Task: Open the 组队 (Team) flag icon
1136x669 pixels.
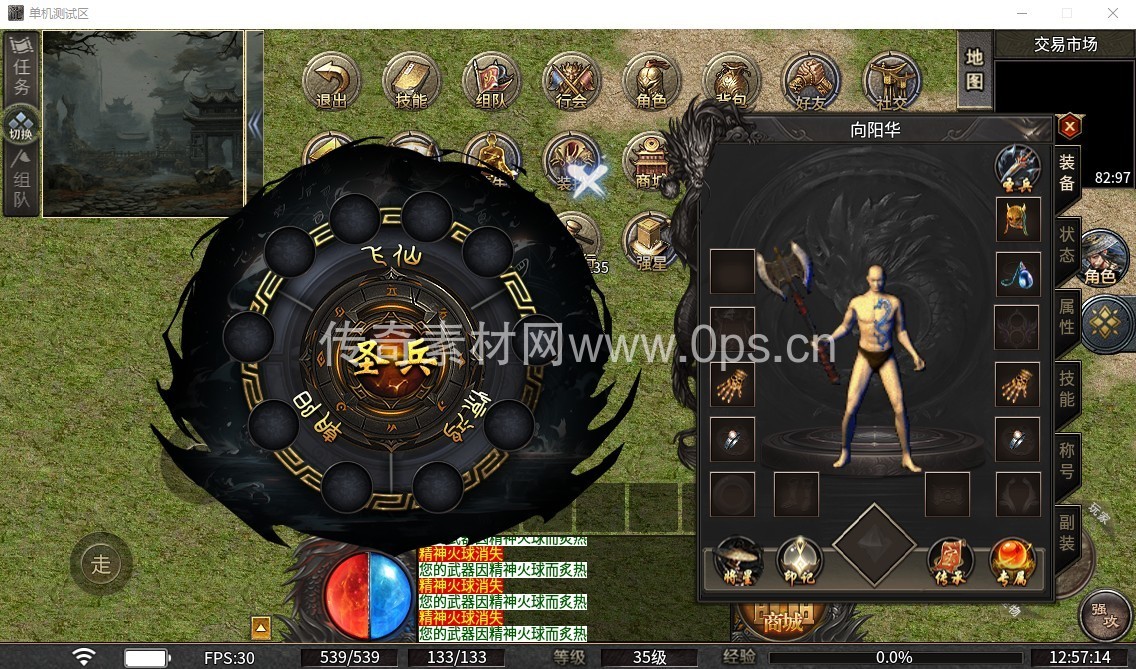Action: click(491, 79)
